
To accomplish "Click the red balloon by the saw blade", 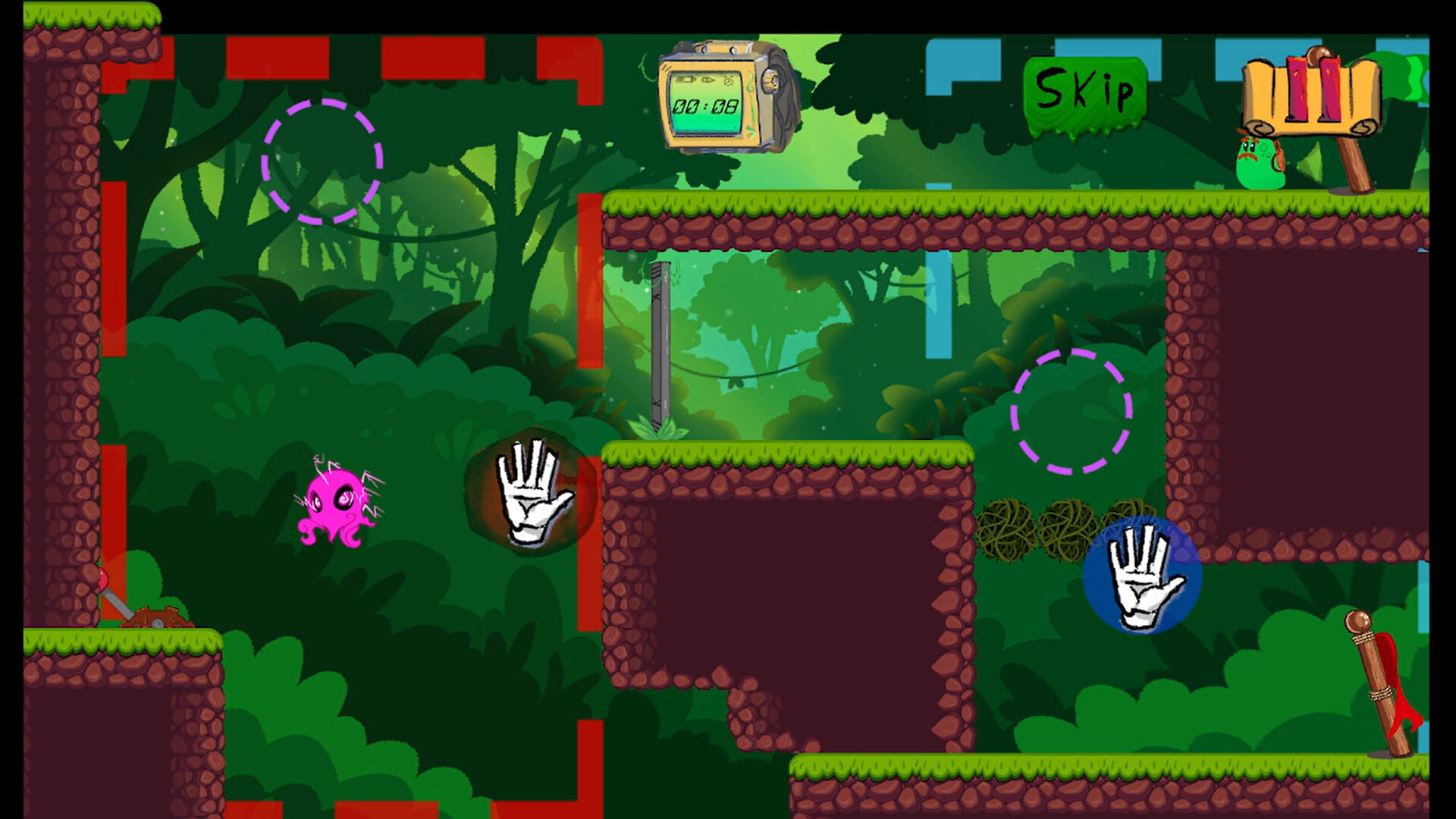I will pyautogui.click(x=103, y=579).
